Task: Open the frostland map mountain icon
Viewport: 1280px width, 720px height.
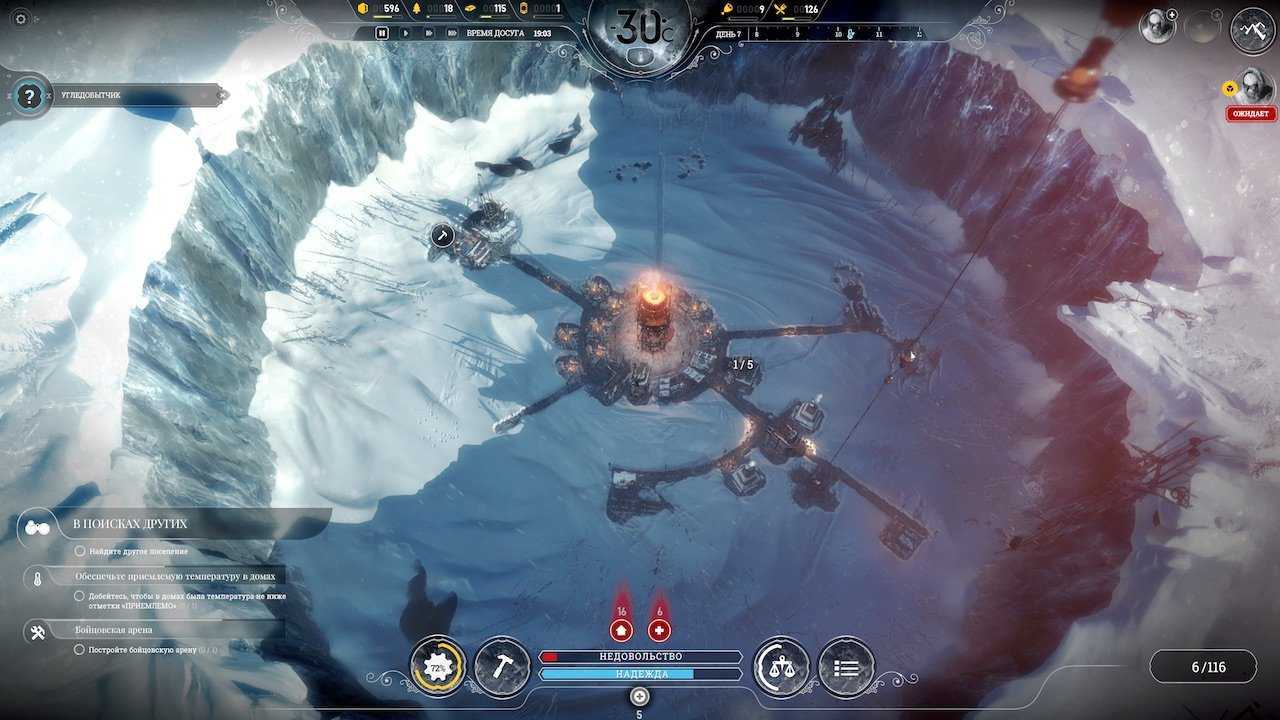Action: (x=1252, y=30)
